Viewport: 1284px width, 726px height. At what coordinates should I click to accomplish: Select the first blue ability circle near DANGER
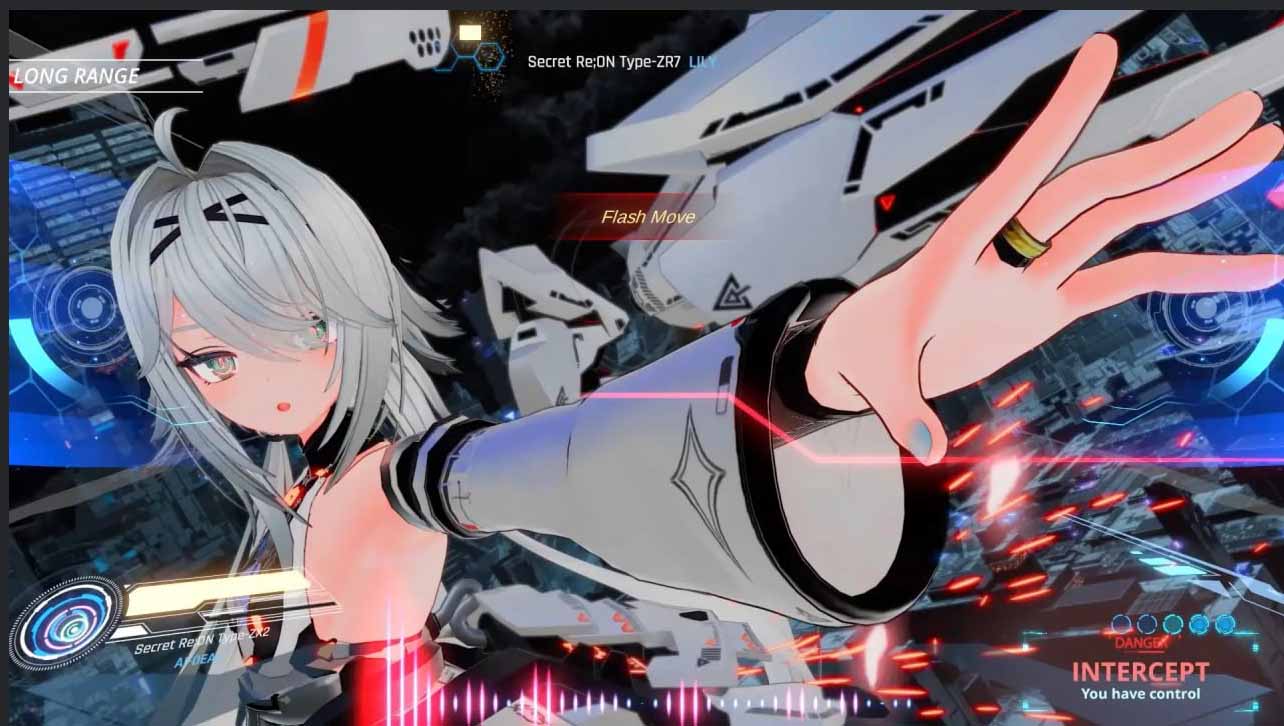[1121, 624]
